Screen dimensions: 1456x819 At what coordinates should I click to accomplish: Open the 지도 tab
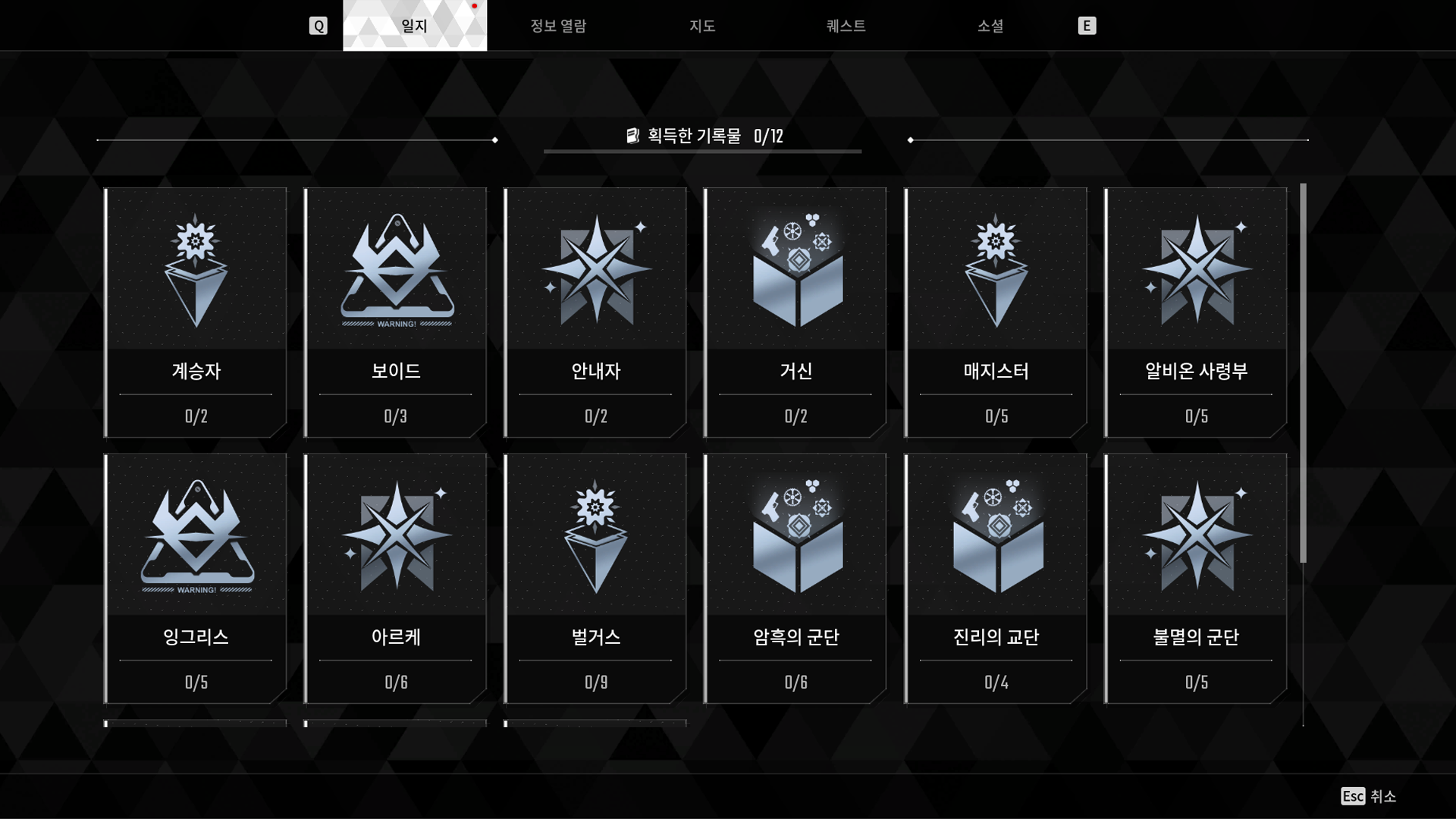point(701,25)
